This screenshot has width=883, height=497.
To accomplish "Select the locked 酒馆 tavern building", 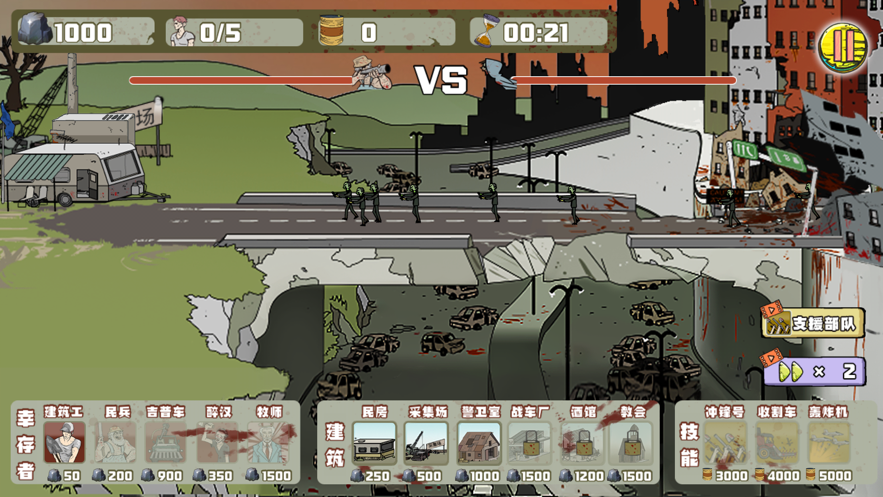I will point(582,443).
